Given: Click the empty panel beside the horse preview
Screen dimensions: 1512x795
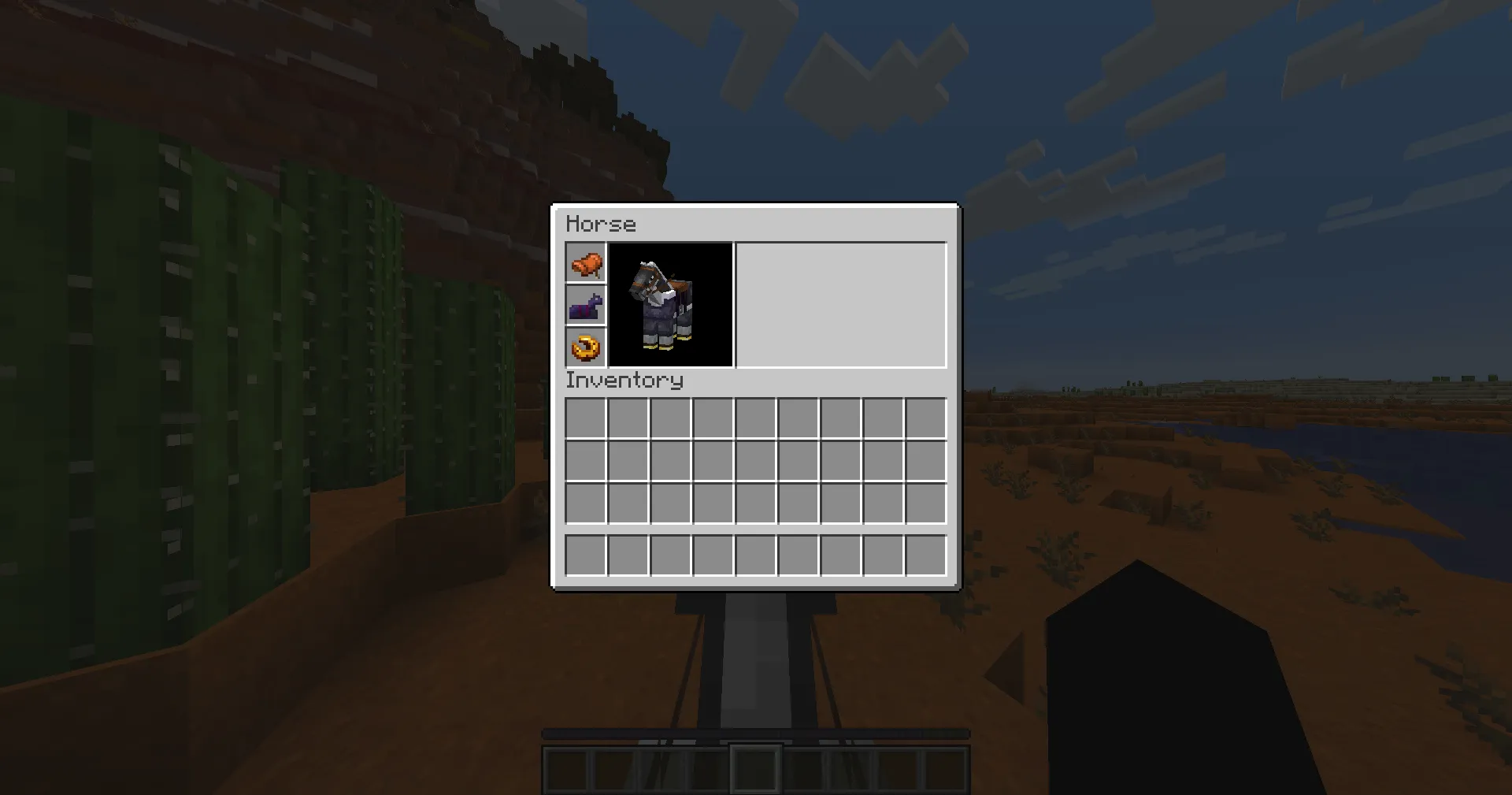Looking at the screenshot, I should coord(839,306).
